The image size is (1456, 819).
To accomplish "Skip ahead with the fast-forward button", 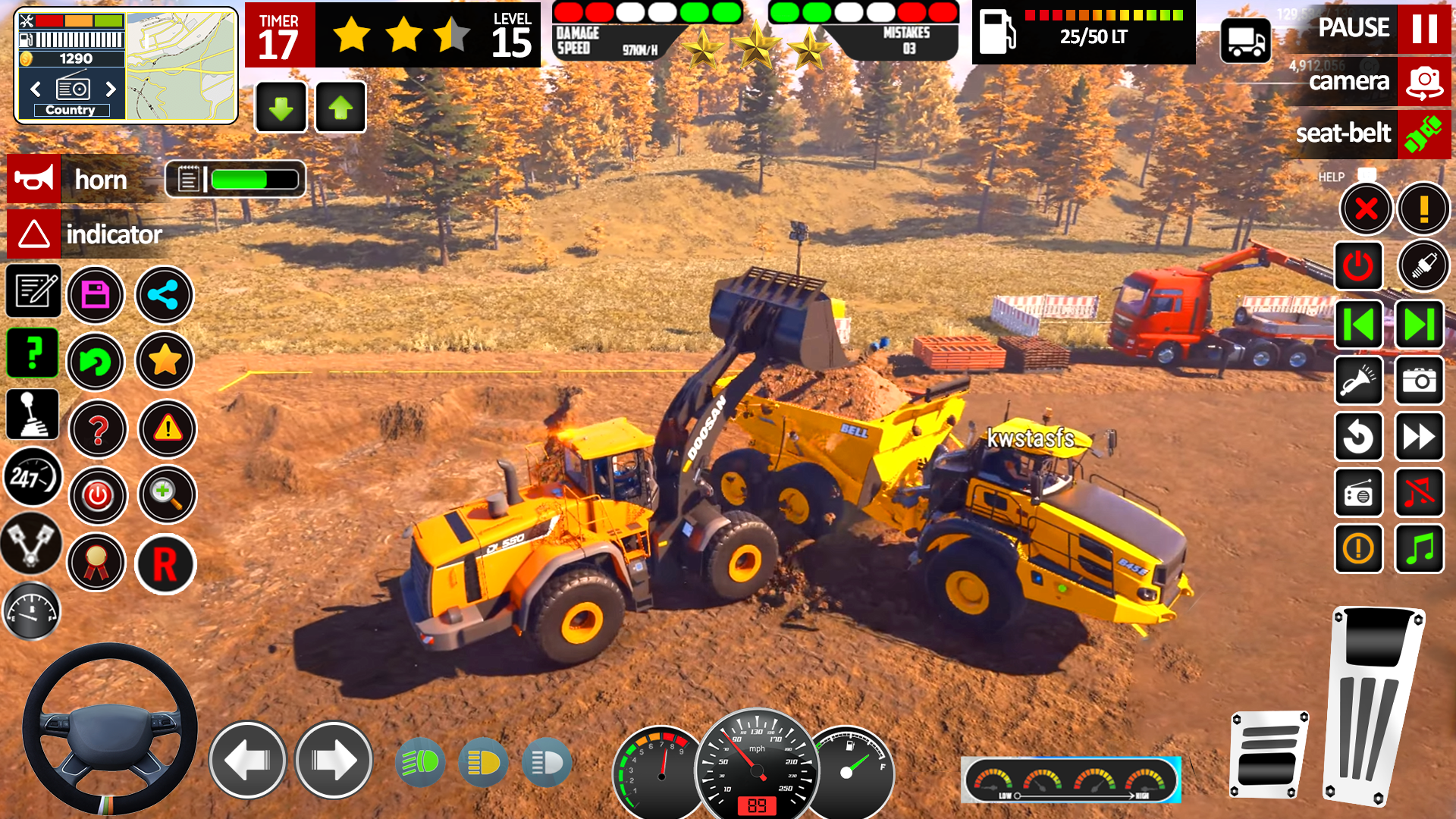I will point(1419,437).
